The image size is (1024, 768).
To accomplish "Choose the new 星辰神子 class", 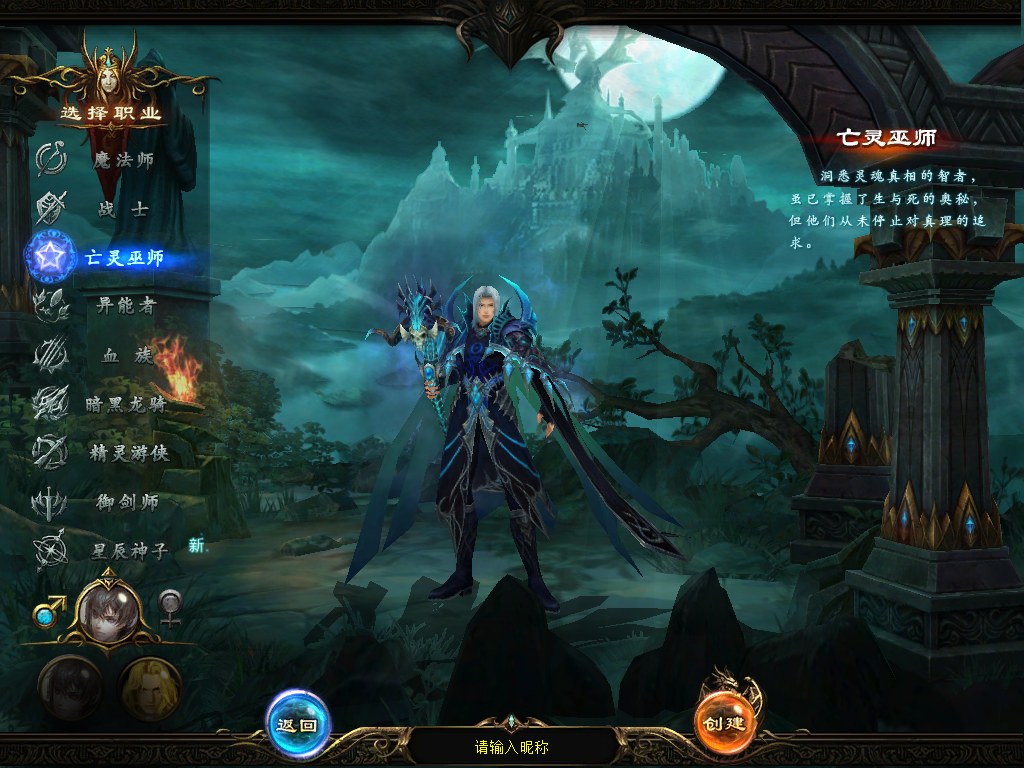I will [x=128, y=550].
